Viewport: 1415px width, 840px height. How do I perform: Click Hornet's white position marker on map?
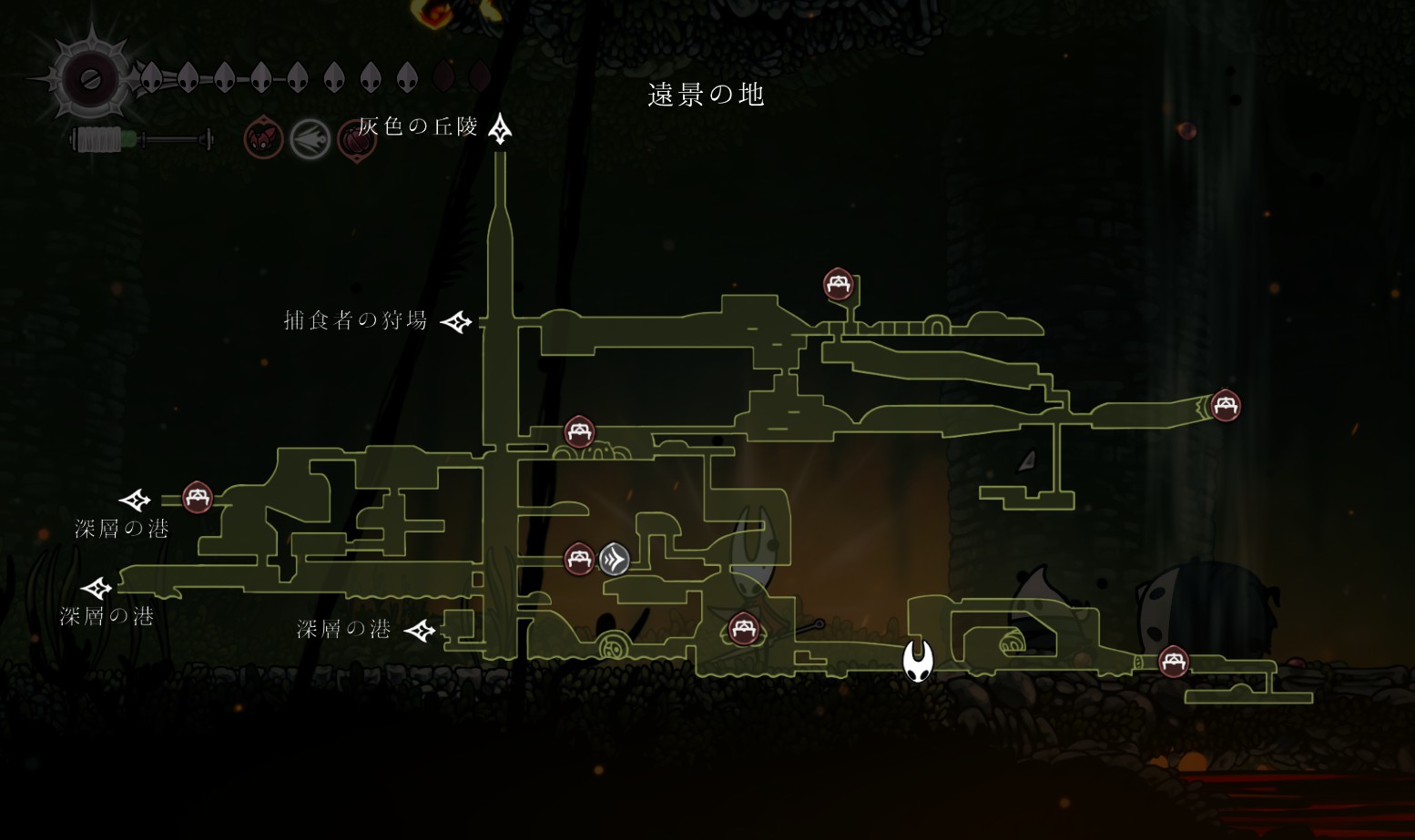pos(918,660)
